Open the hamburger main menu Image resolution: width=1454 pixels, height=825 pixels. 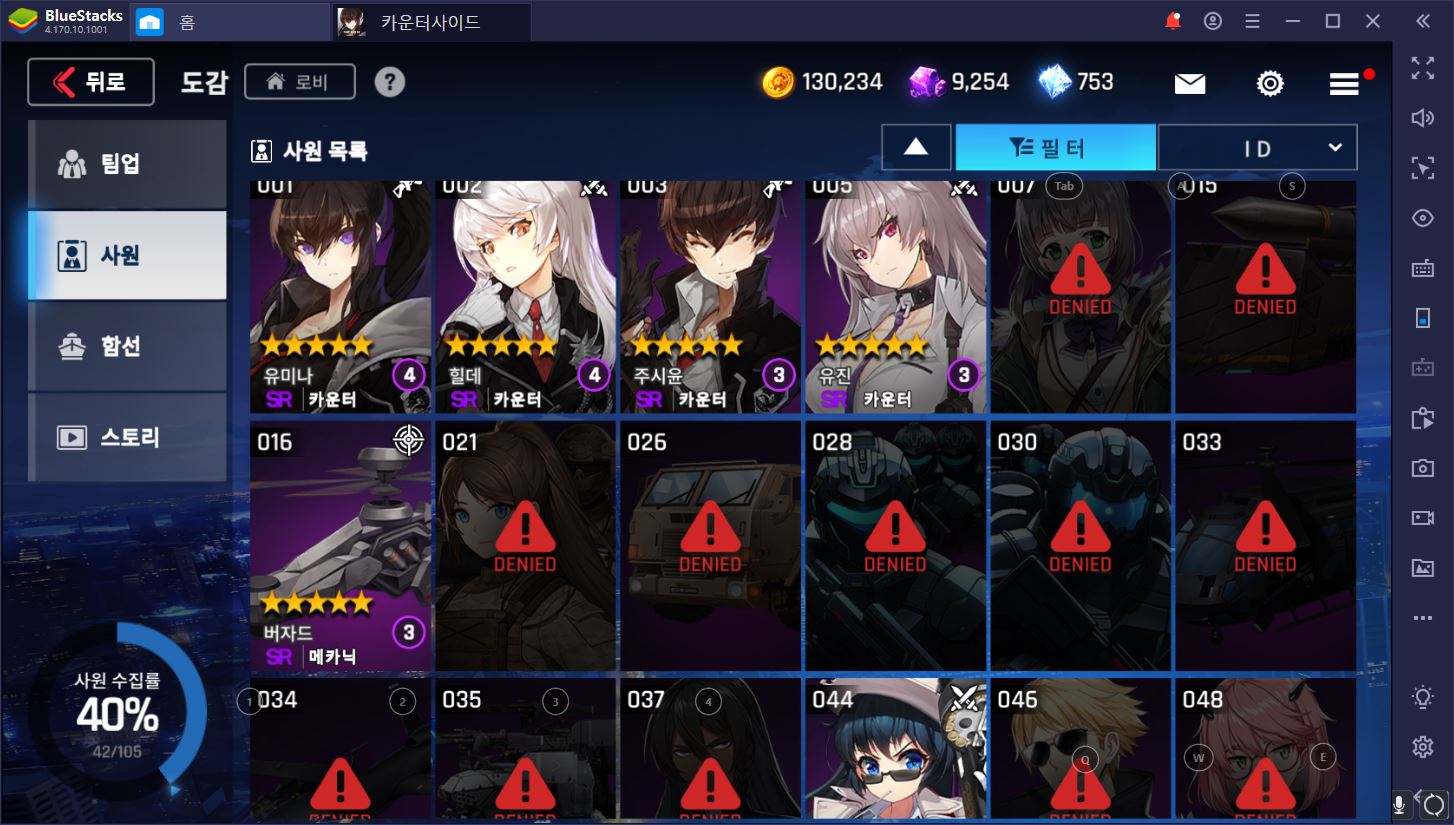tap(1344, 84)
